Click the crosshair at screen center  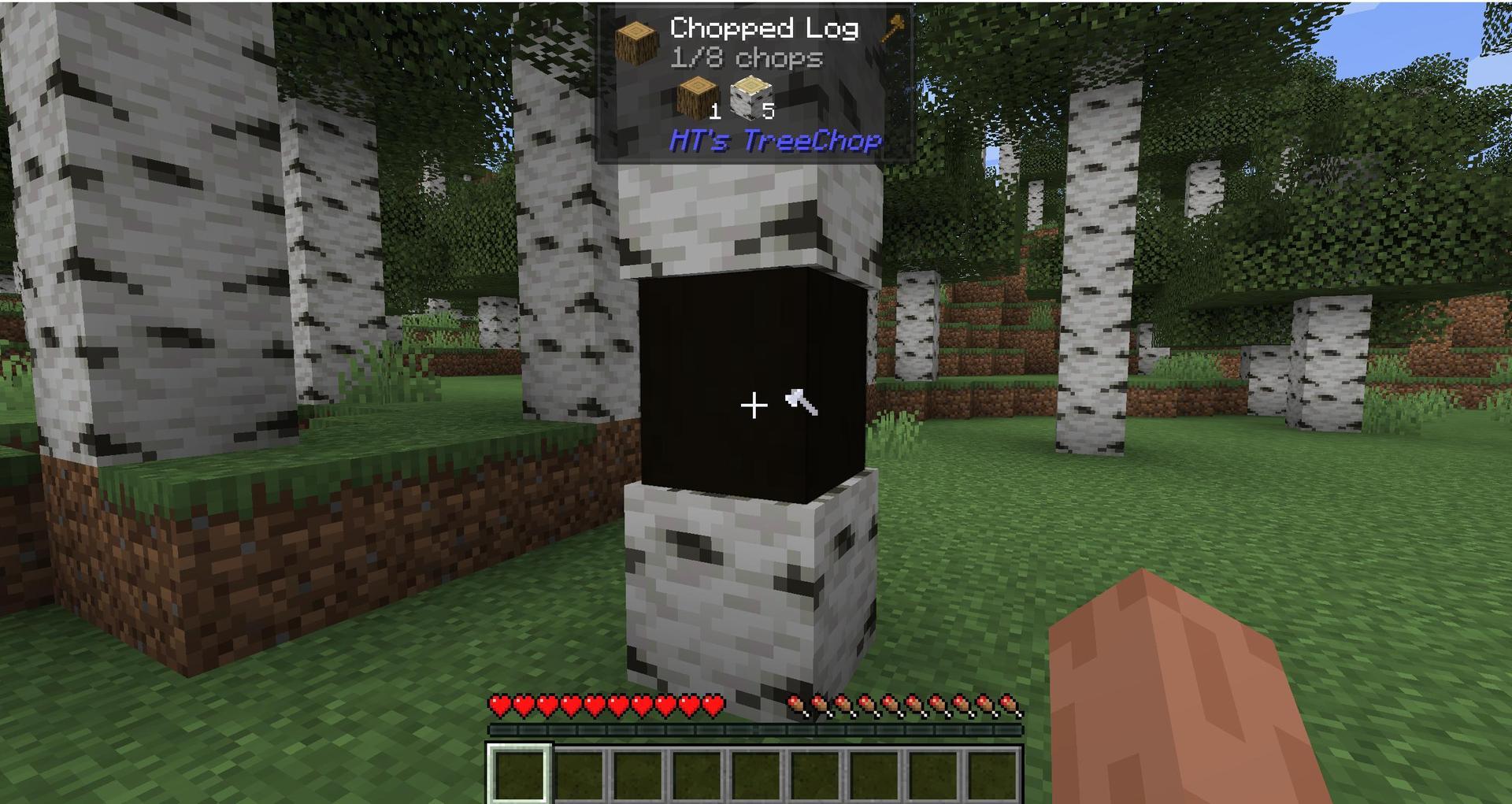pyautogui.click(x=754, y=405)
